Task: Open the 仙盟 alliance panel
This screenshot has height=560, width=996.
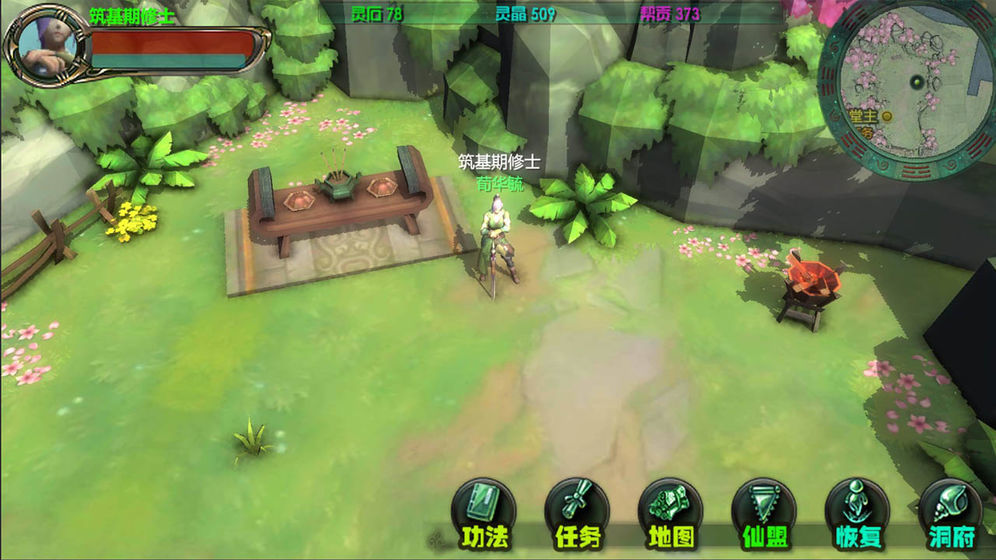Action: click(x=763, y=512)
